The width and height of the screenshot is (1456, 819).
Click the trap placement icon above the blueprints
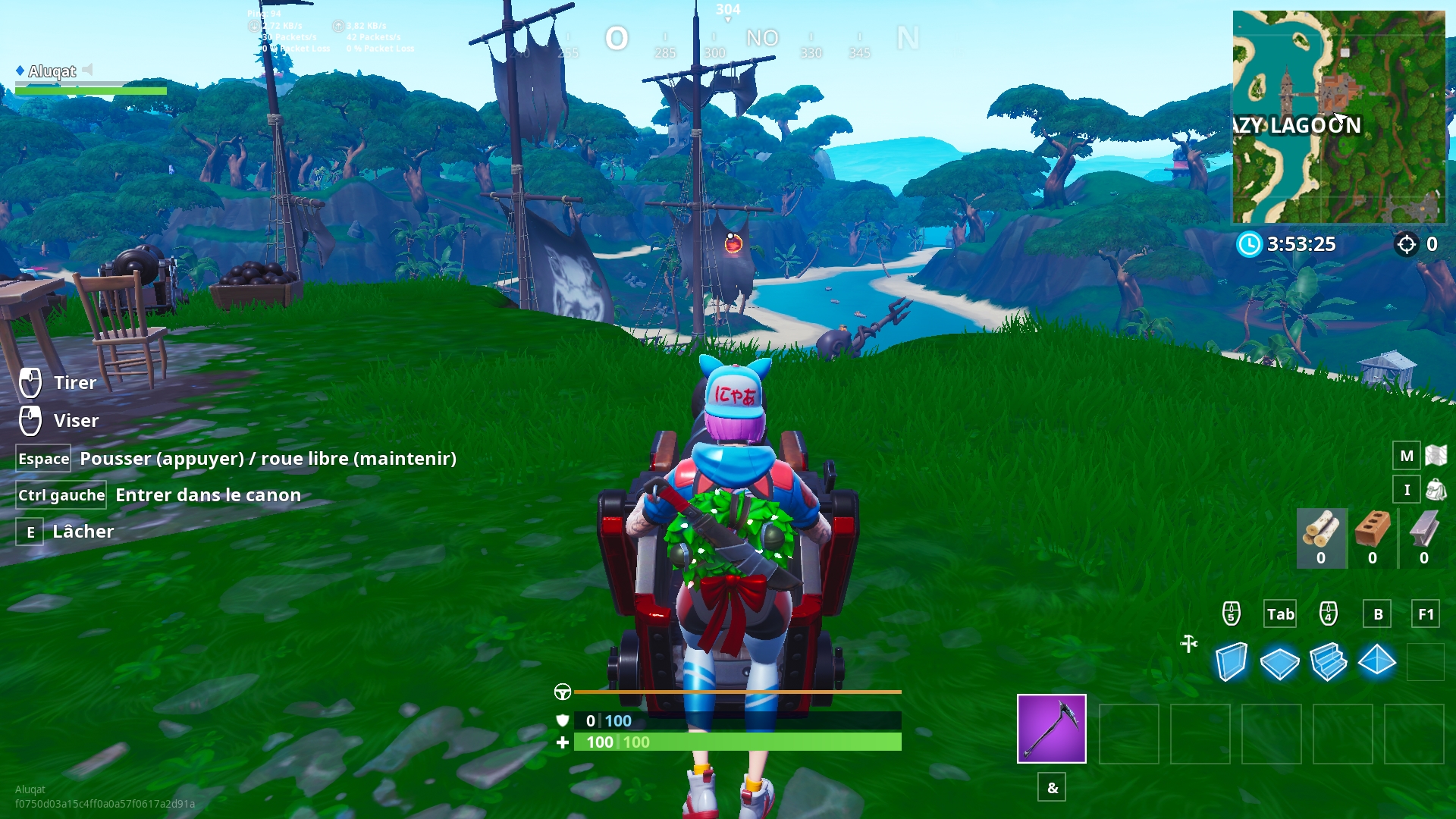tap(1188, 643)
